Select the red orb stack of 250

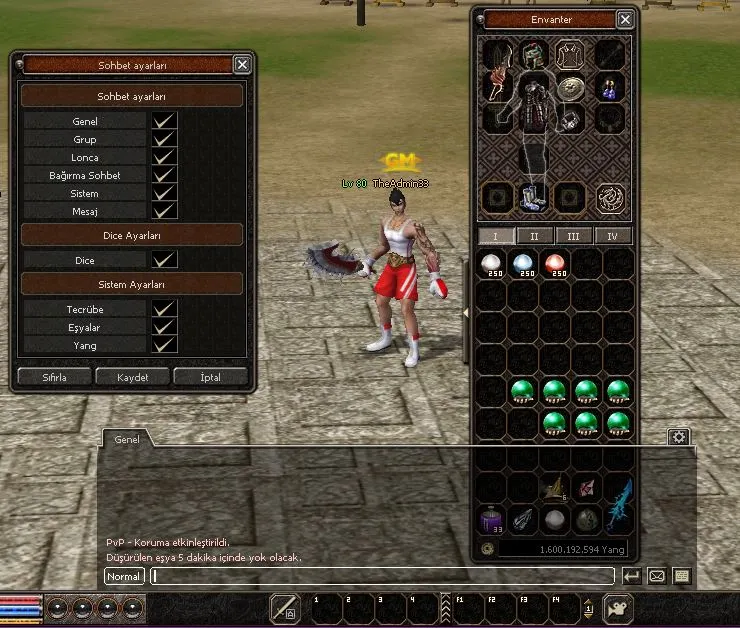[x=555, y=265]
